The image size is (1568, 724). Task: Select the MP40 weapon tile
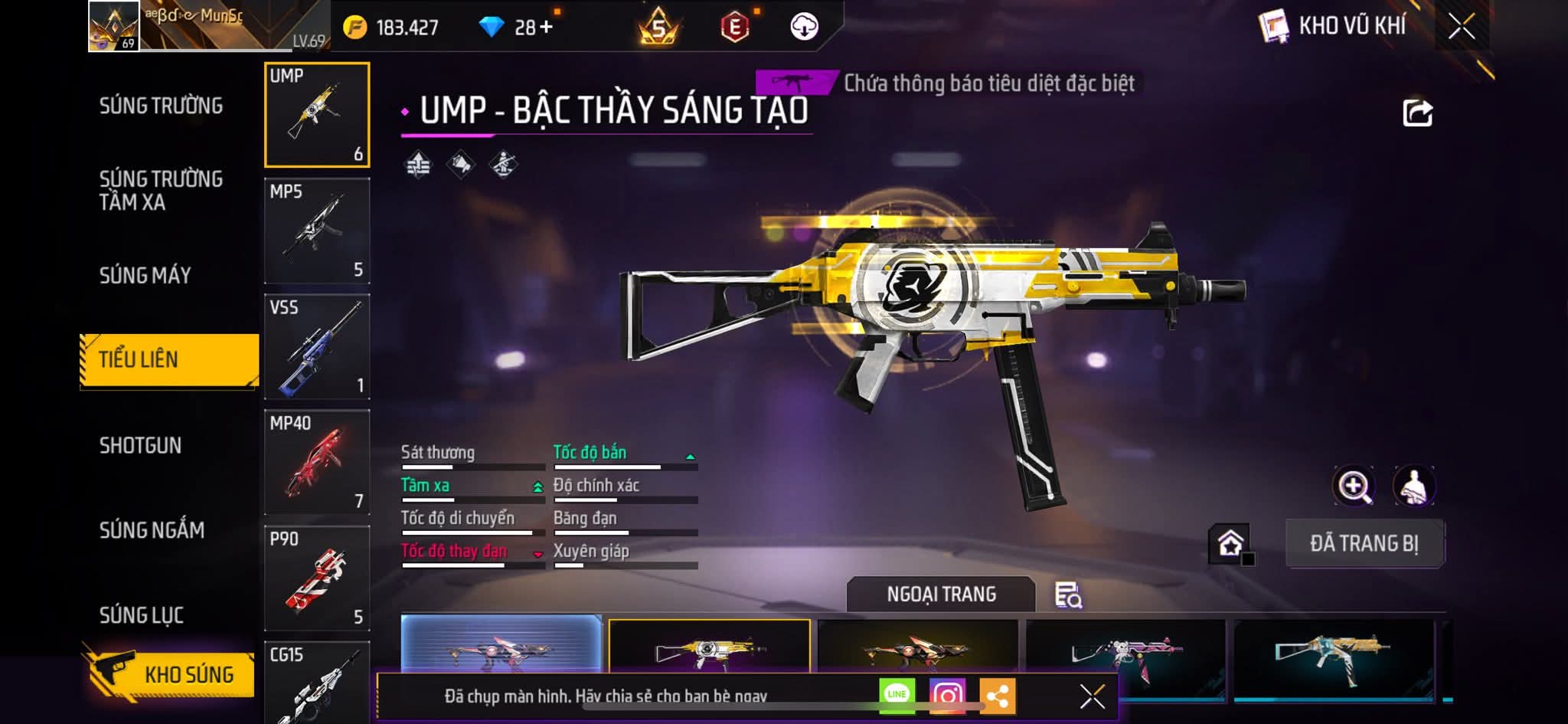pyautogui.click(x=317, y=462)
